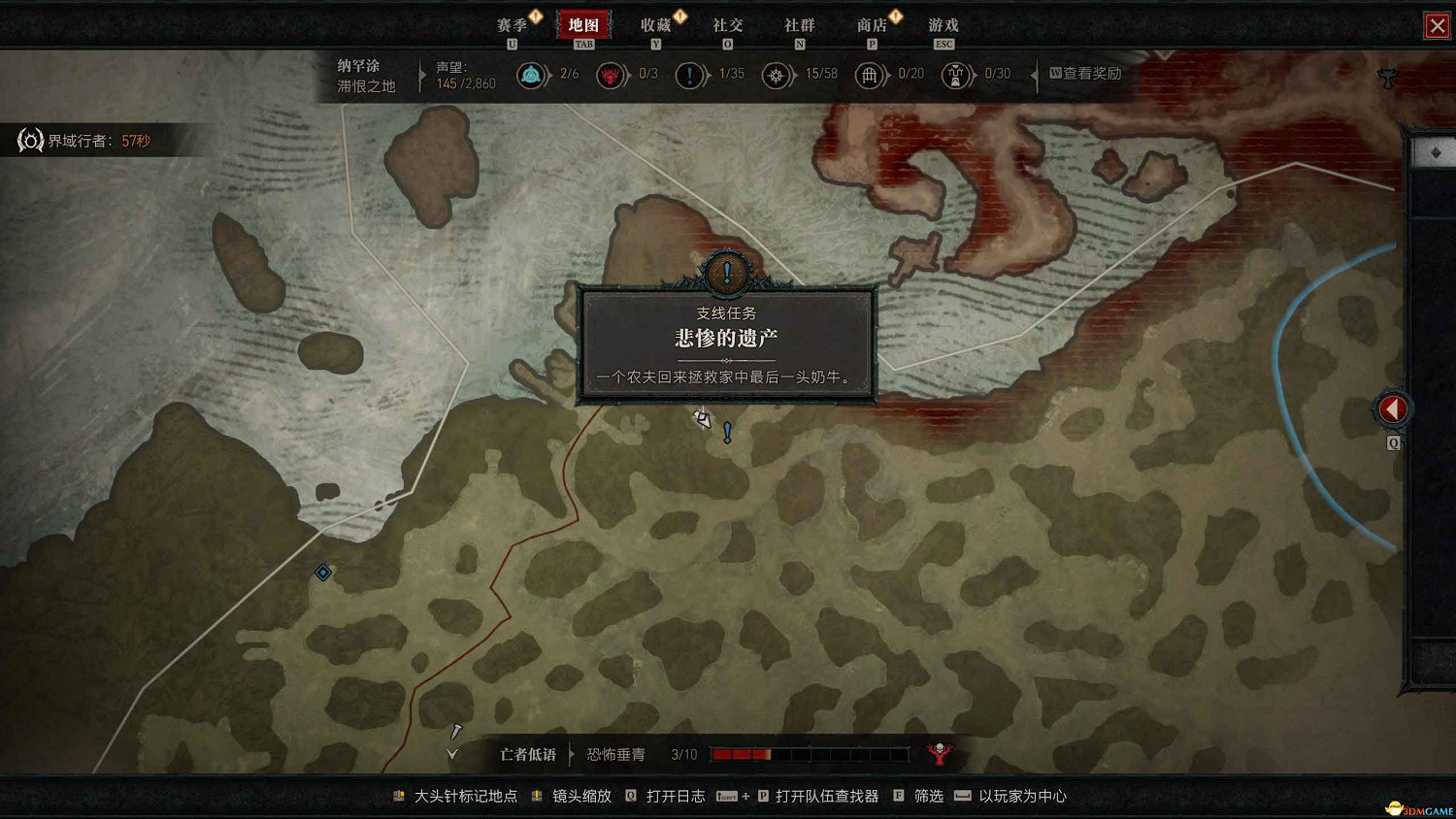Select the dungeons icon showing 0/20
The height and width of the screenshot is (819, 1456).
coord(871,75)
